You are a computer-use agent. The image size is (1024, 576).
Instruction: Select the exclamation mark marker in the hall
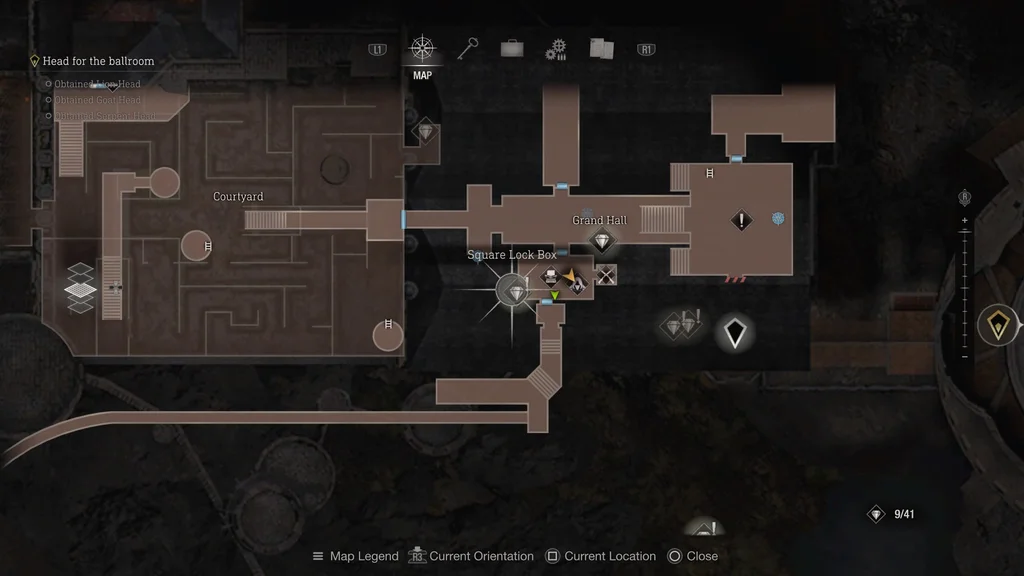tap(741, 220)
